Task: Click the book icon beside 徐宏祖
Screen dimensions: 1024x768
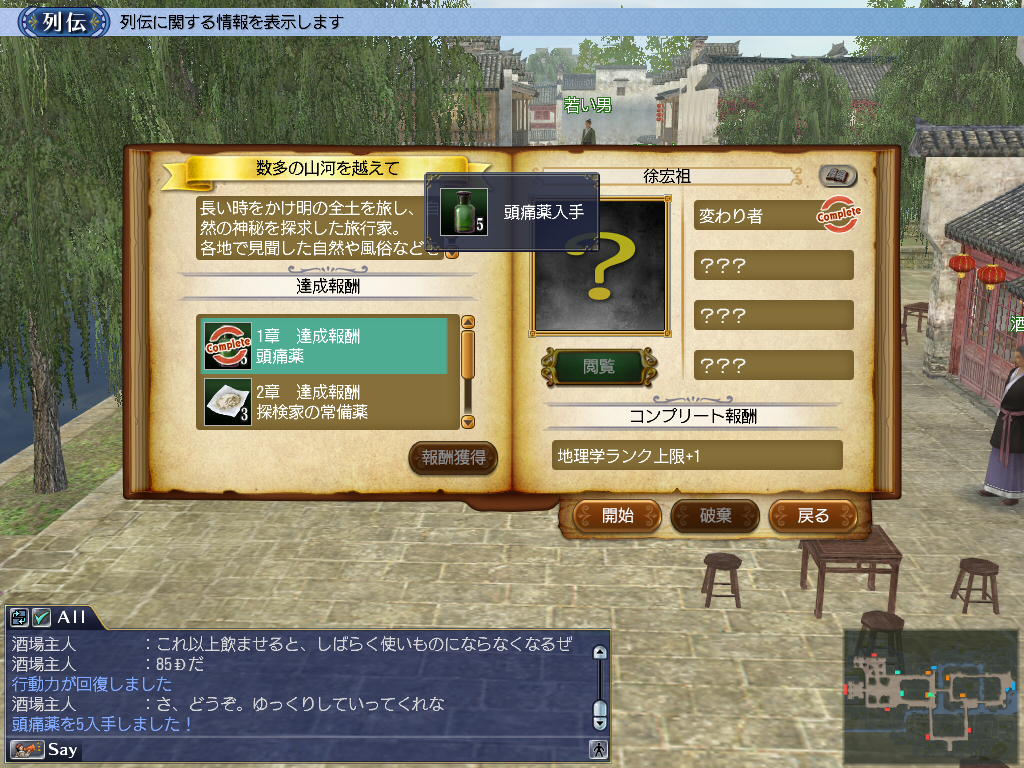Action: (838, 176)
